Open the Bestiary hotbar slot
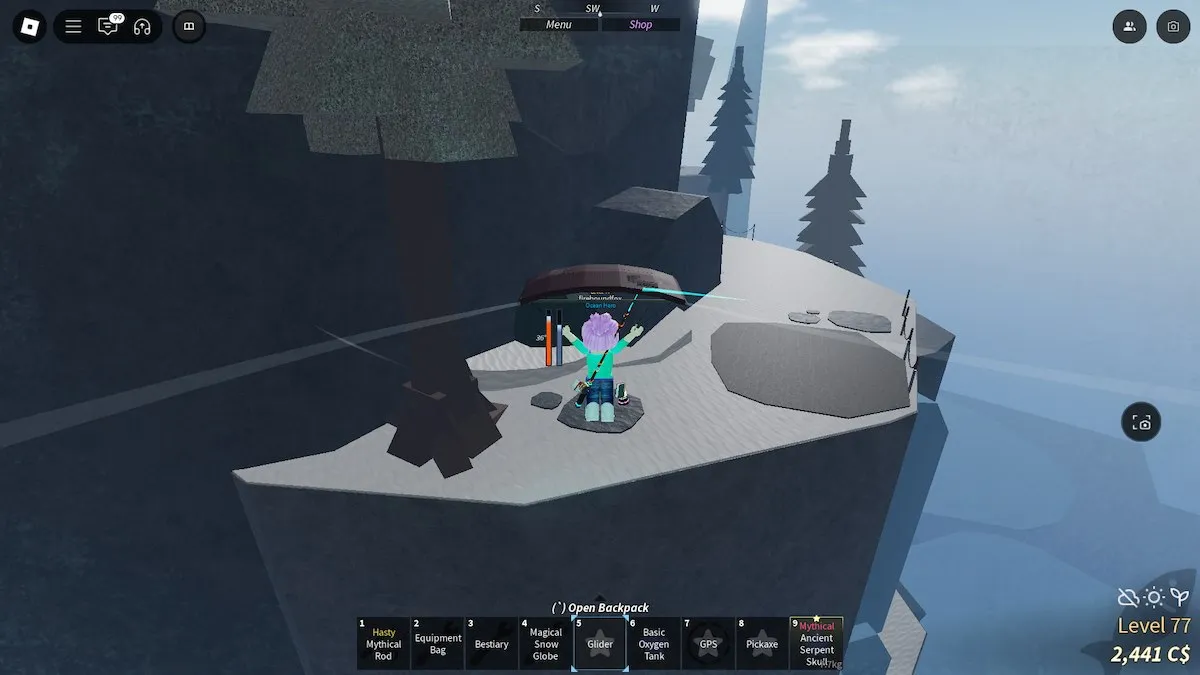Screen dimensions: 1200x675 pos(491,644)
